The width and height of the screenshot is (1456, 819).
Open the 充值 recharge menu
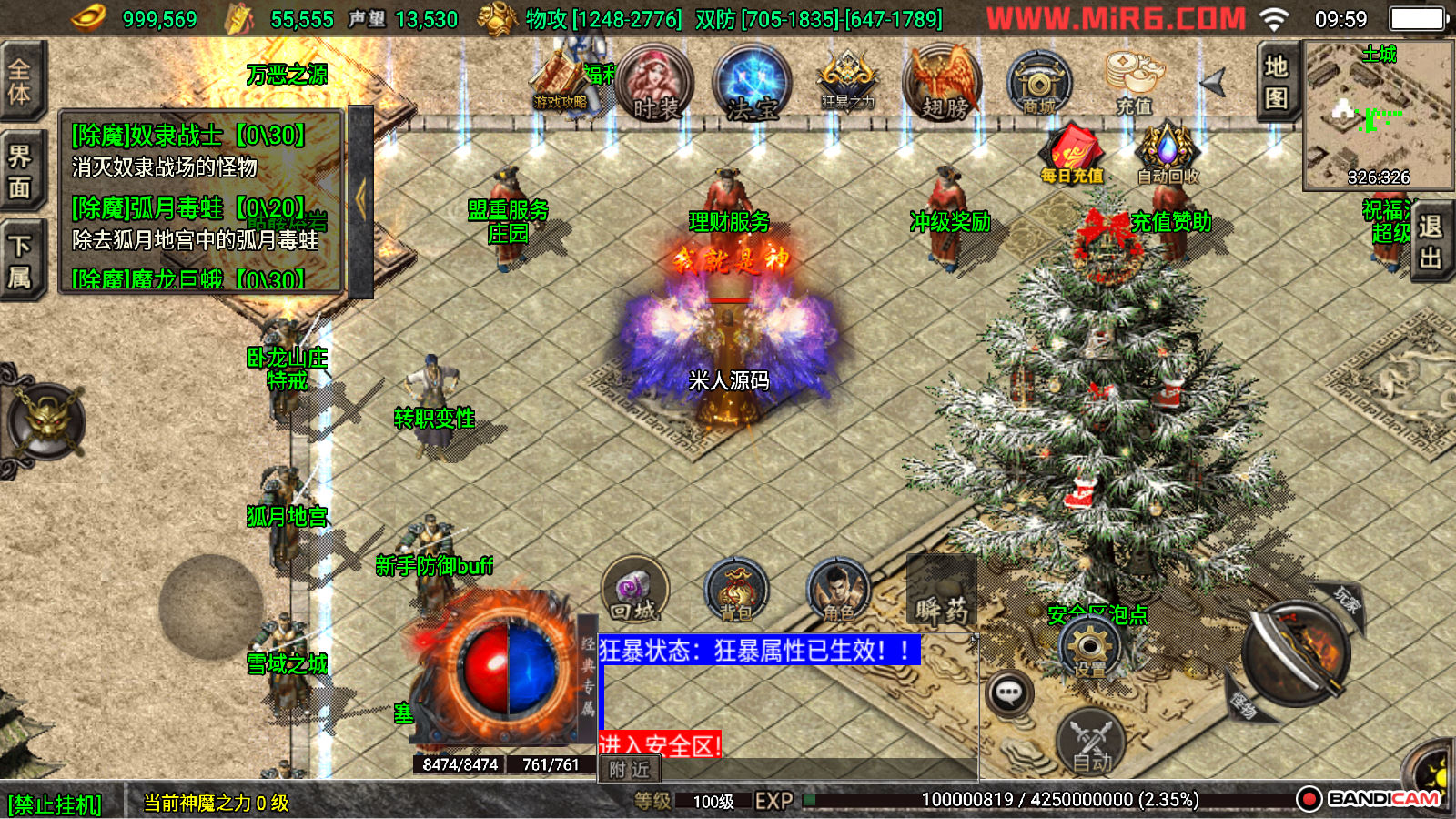click(1134, 82)
